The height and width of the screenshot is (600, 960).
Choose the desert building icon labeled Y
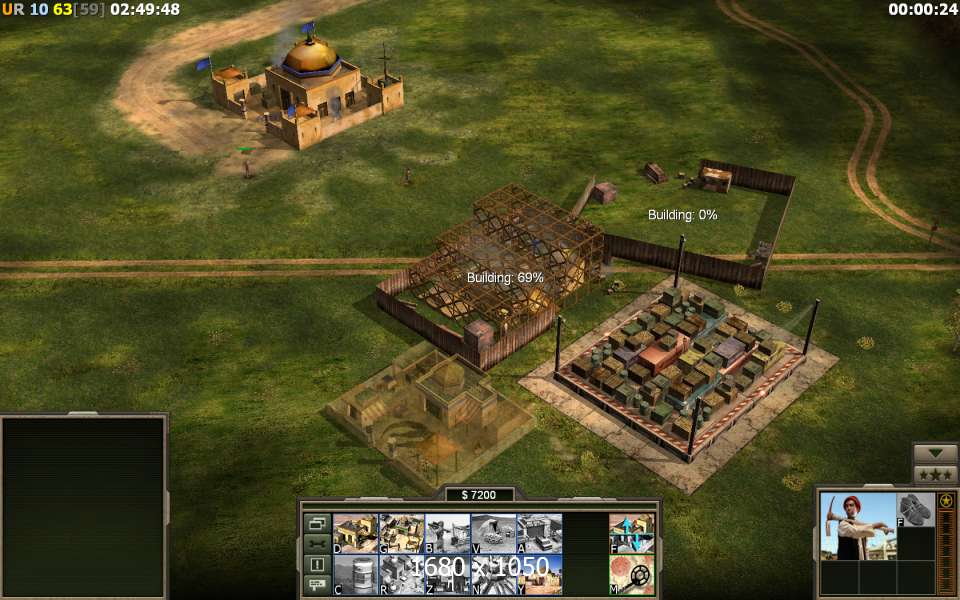[x=539, y=575]
